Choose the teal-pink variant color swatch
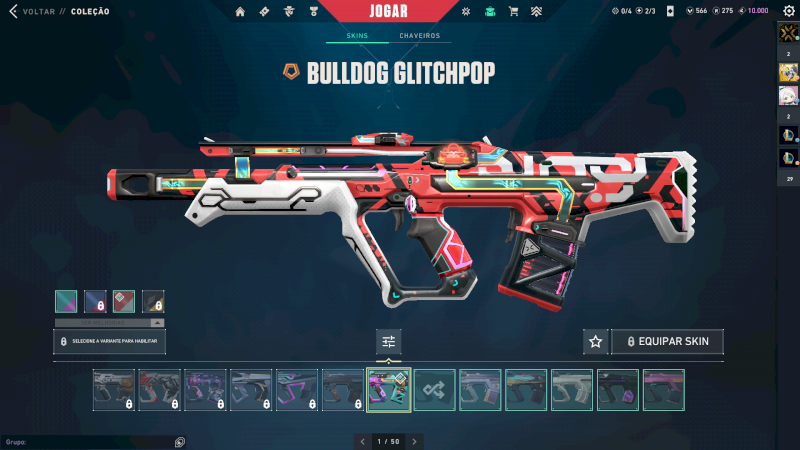The height and width of the screenshot is (450, 800). (65, 301)
